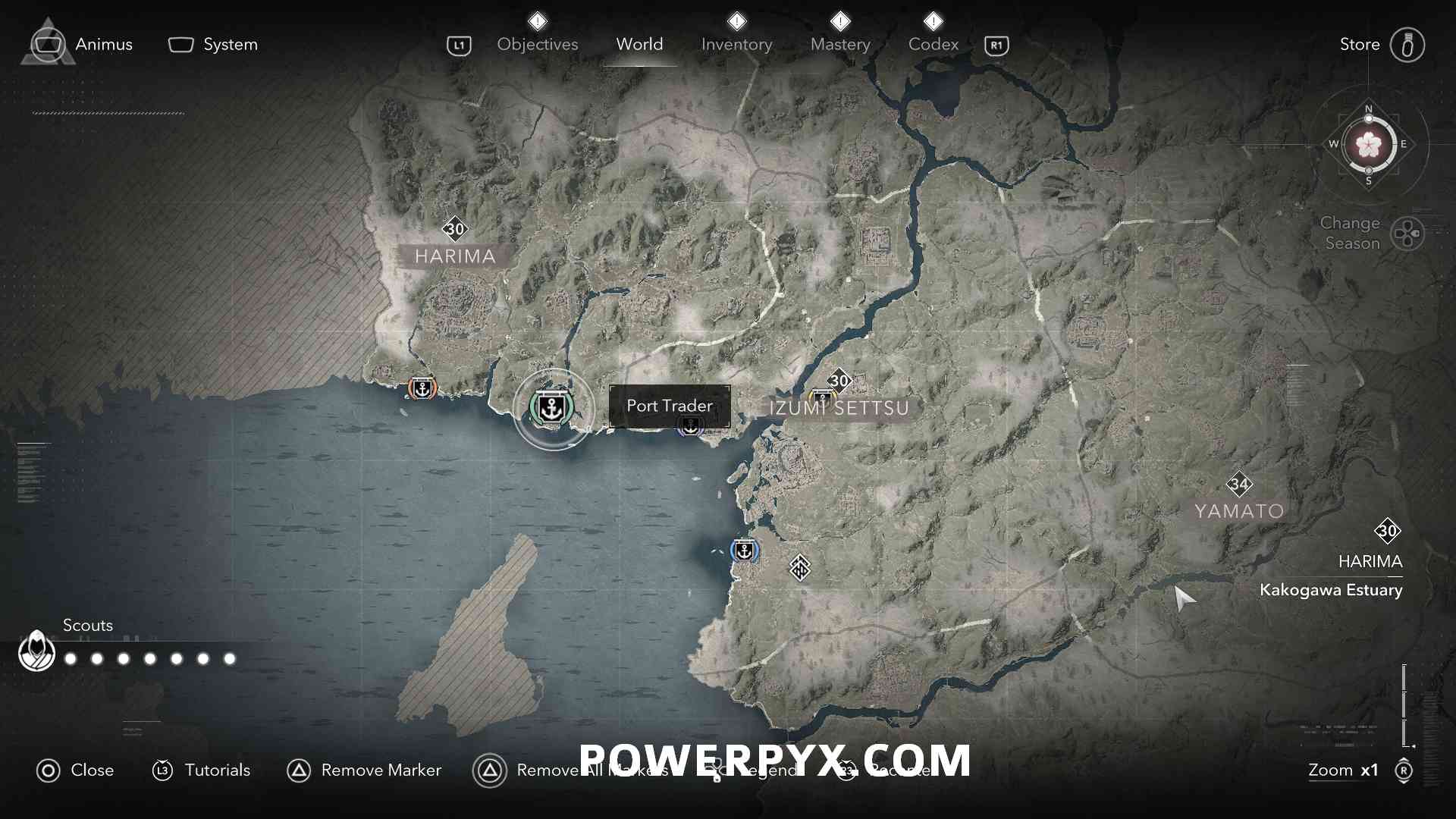This screenshot has width=1456, height=819.
Task: Open the Inventory tab
Action: pyautogui.click(x=736, y=44)
